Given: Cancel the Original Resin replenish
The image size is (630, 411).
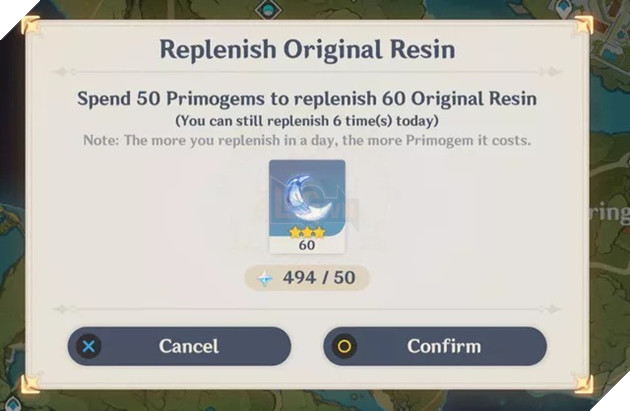Looking at the screenshot, I should click(179, 346).
